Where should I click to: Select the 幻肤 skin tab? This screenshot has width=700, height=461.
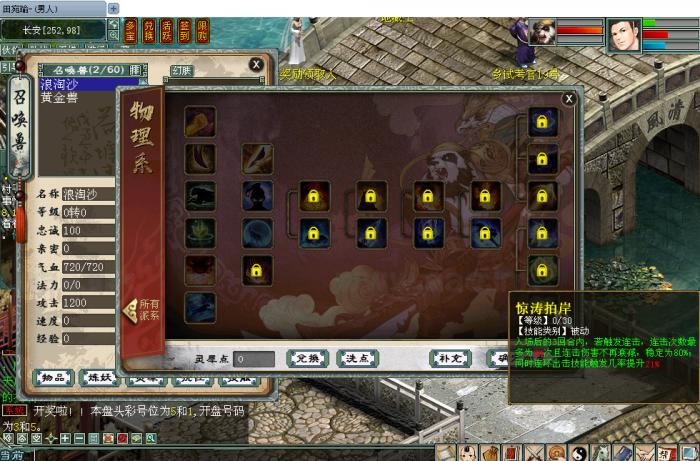coord(181,70)
